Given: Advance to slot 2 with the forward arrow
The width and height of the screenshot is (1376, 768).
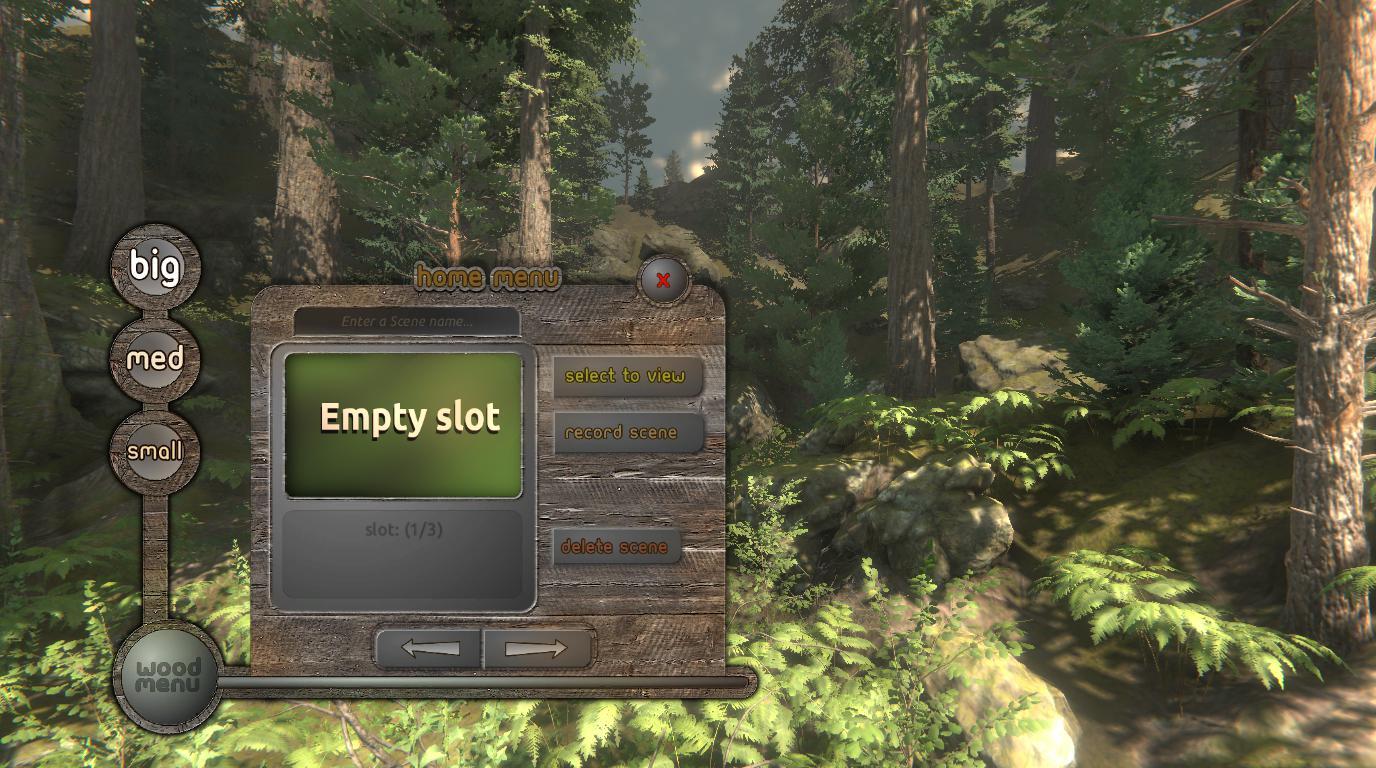Looking at the screenshot, I should click(x=536, y=648).
